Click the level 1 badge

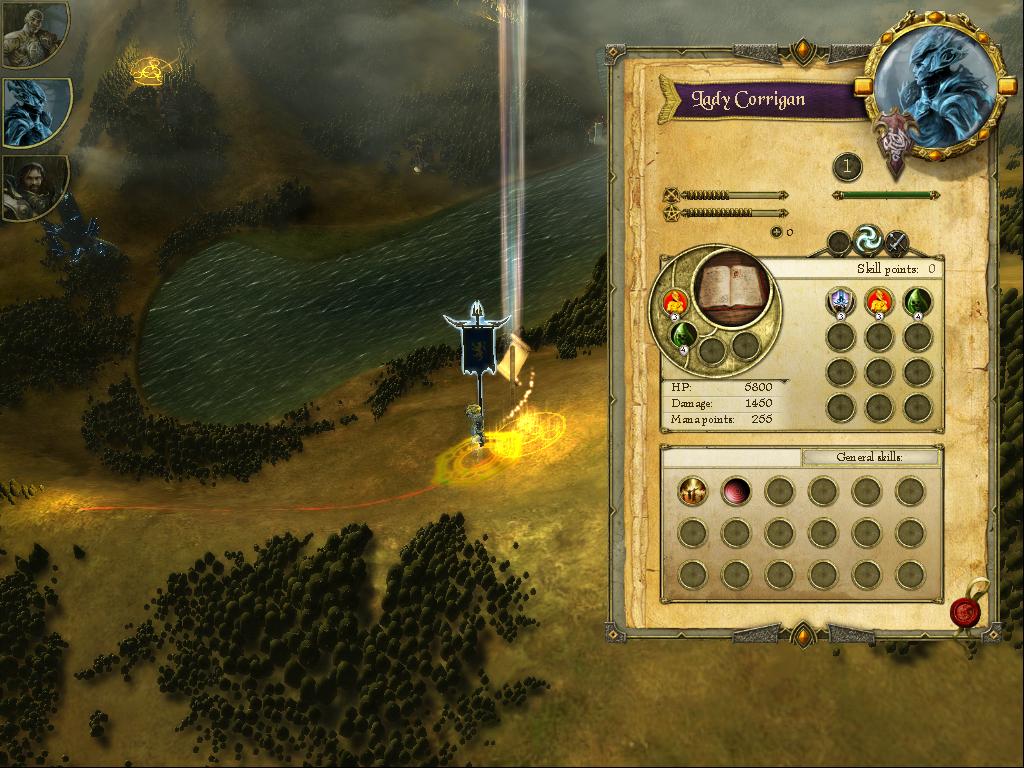pyautogui.click(x=847, y=167)
